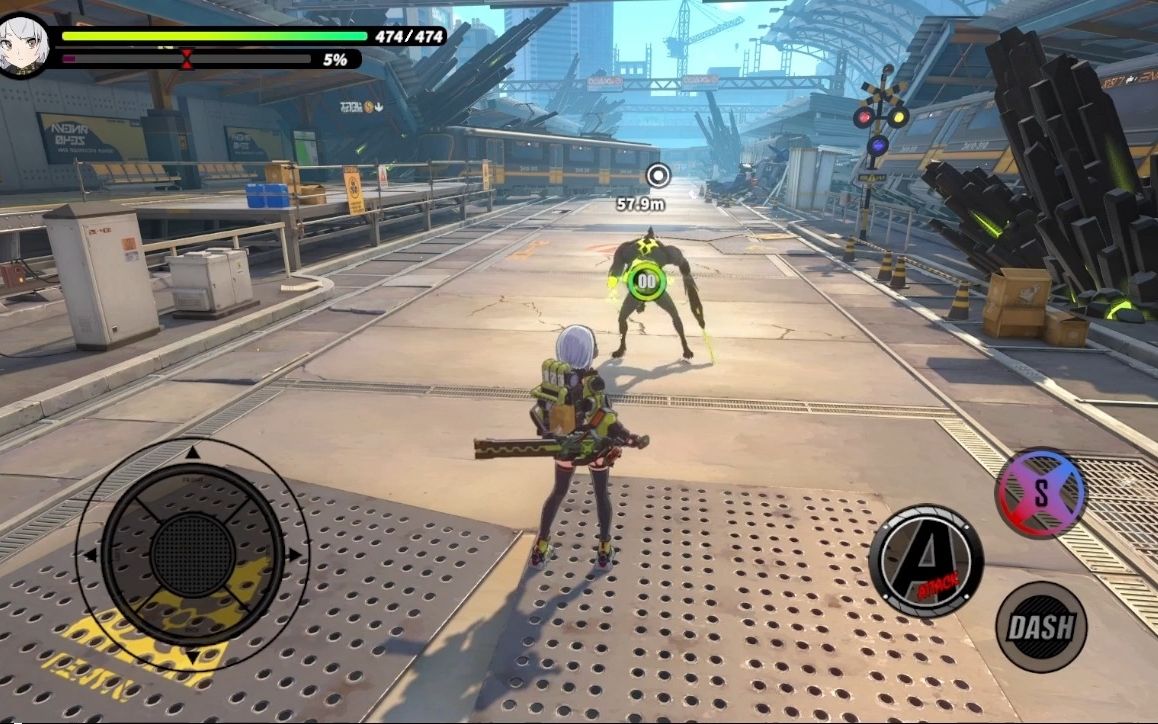The width and height of the screenshot is (1158, 724).
Task: Tap the virtual joystick center pad
Action: click(x=193, y=553)
